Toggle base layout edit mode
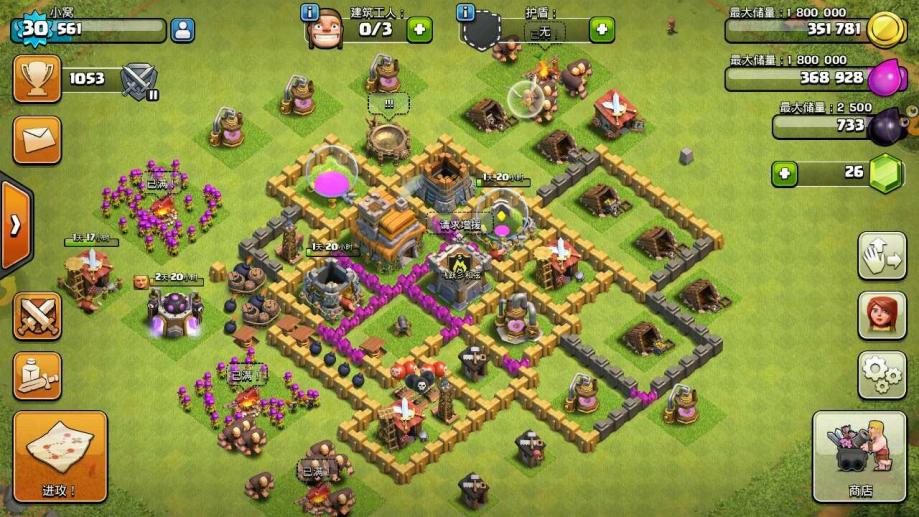 click(x=881, y=256)
